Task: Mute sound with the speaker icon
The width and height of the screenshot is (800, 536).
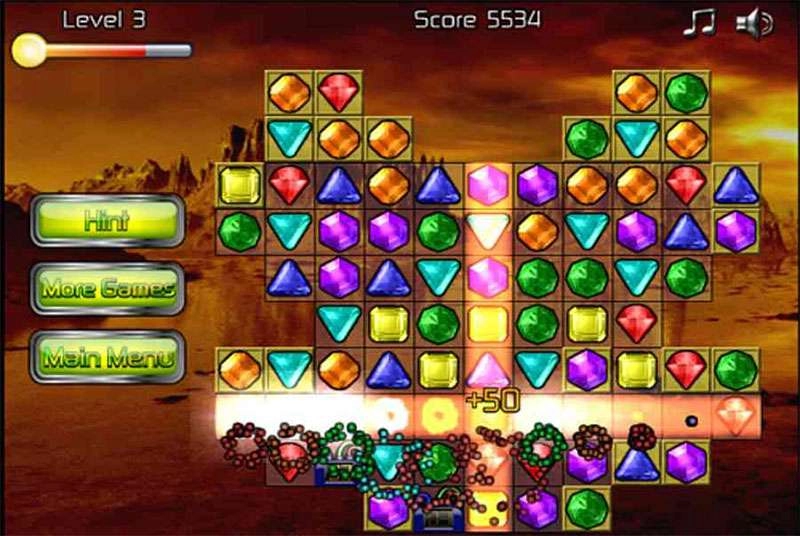Action: (754, 22)
